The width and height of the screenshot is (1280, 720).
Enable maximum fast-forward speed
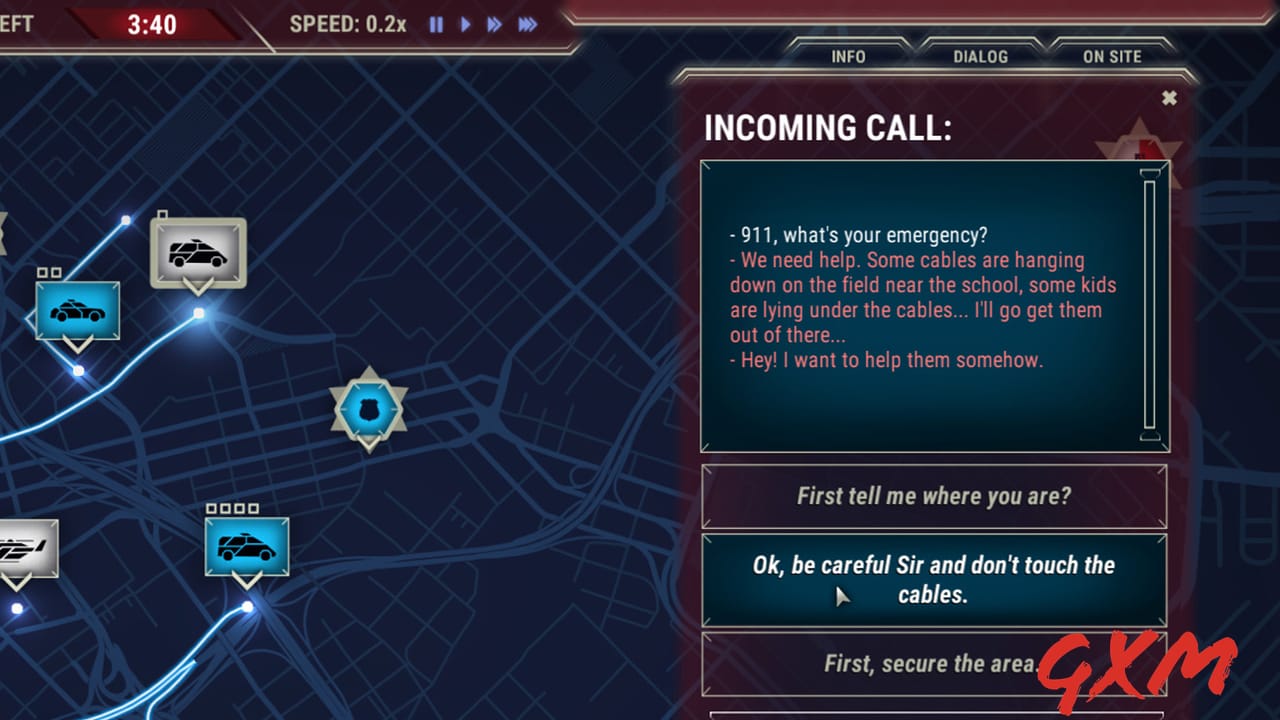pyautogui.click(x=527, y=25)
